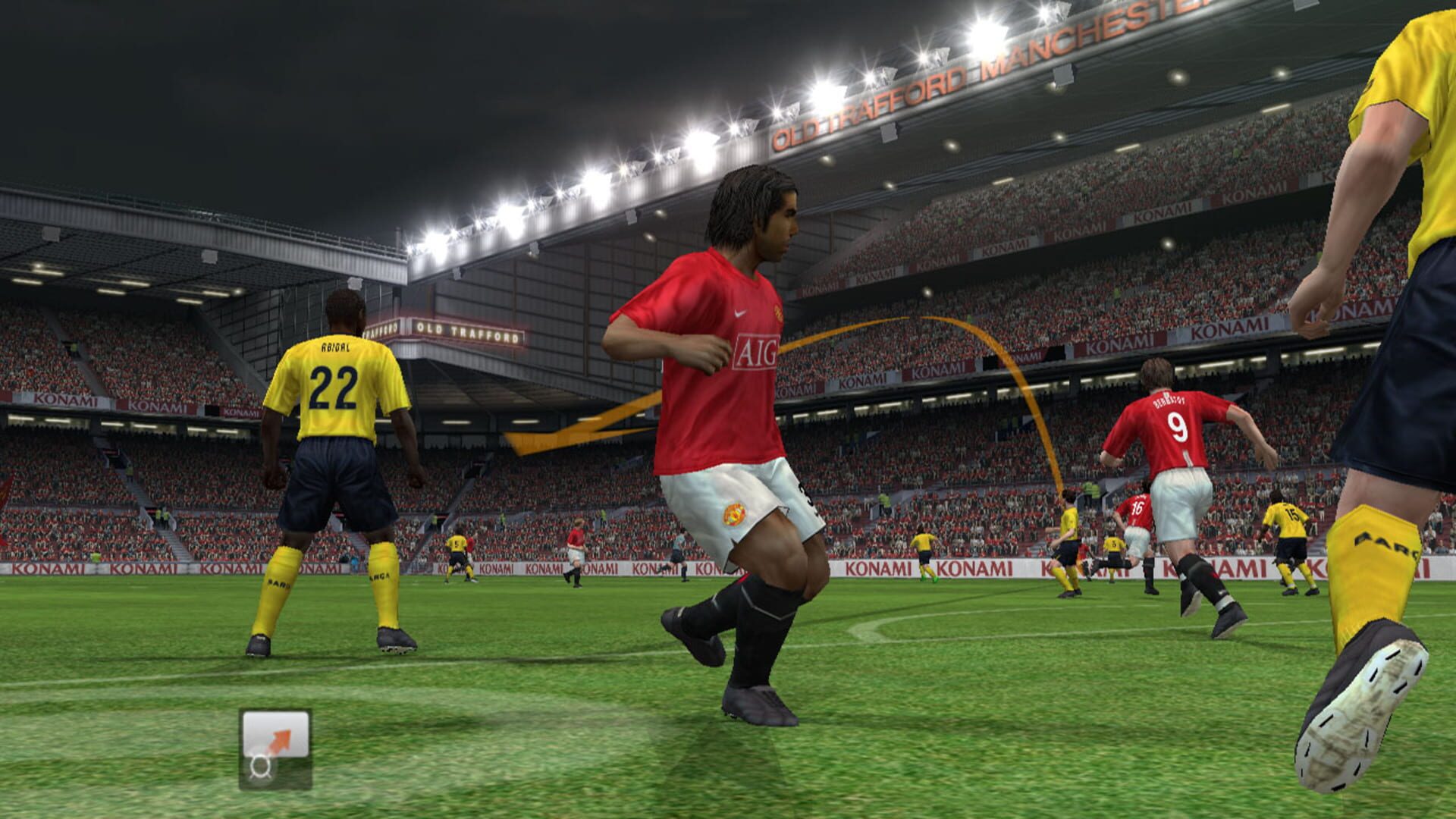Click the Manchester United crest on Tevez's shorts

734,514
